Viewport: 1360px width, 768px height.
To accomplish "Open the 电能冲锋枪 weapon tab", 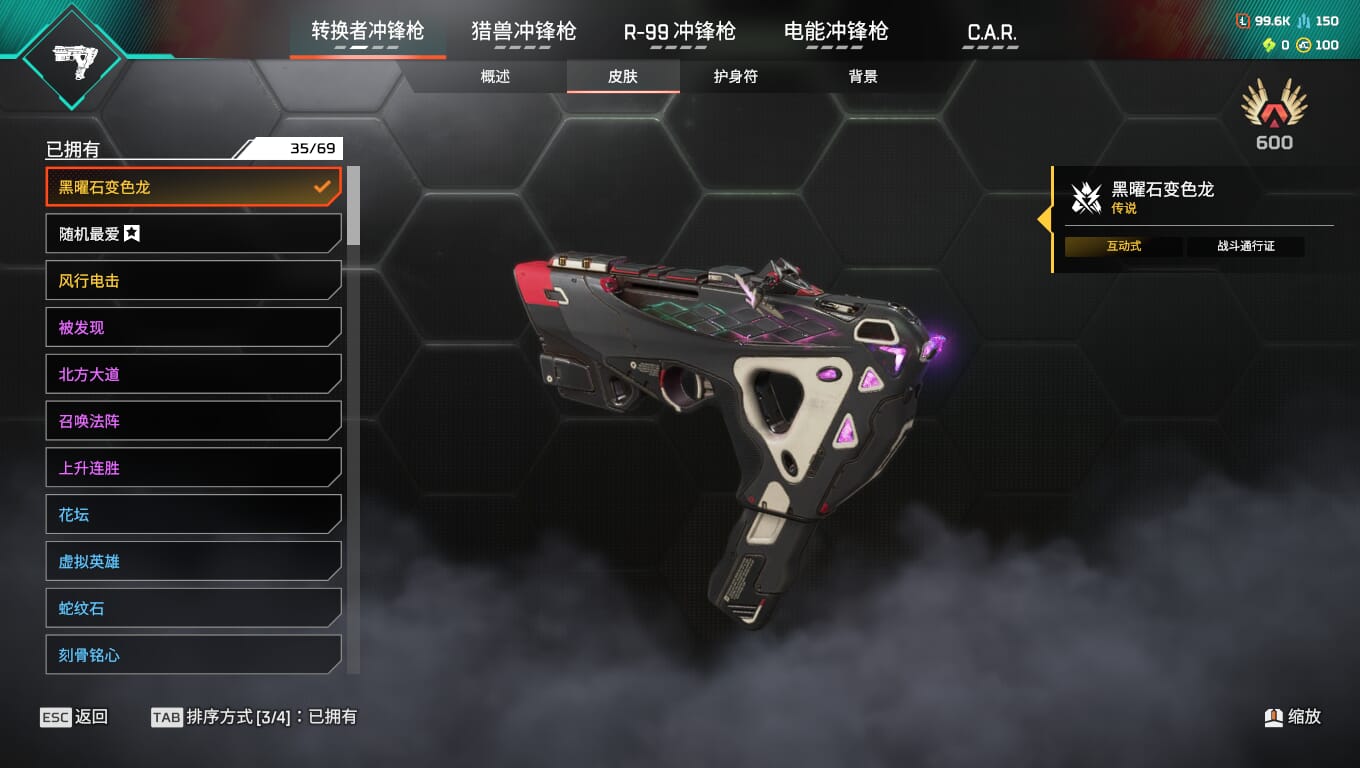I will (x=836, y=32).
